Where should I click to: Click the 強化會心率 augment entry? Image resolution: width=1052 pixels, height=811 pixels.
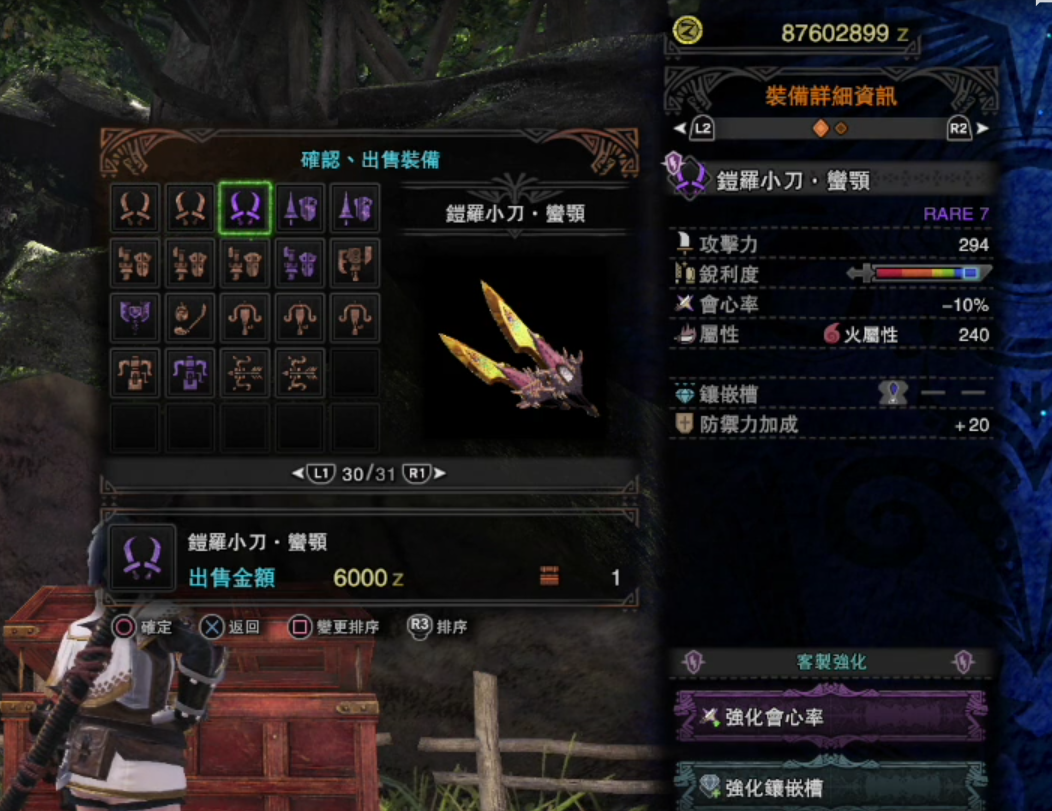(x=830, y=717)
